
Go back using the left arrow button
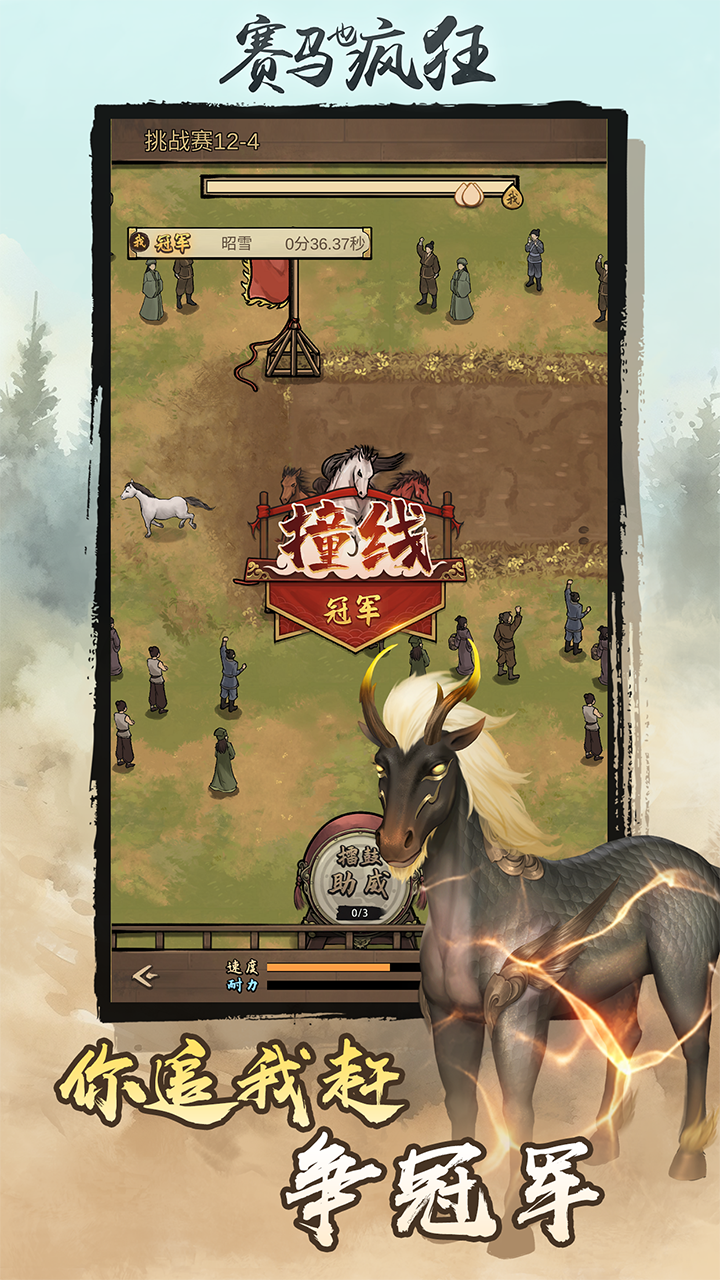click(146, 976)
